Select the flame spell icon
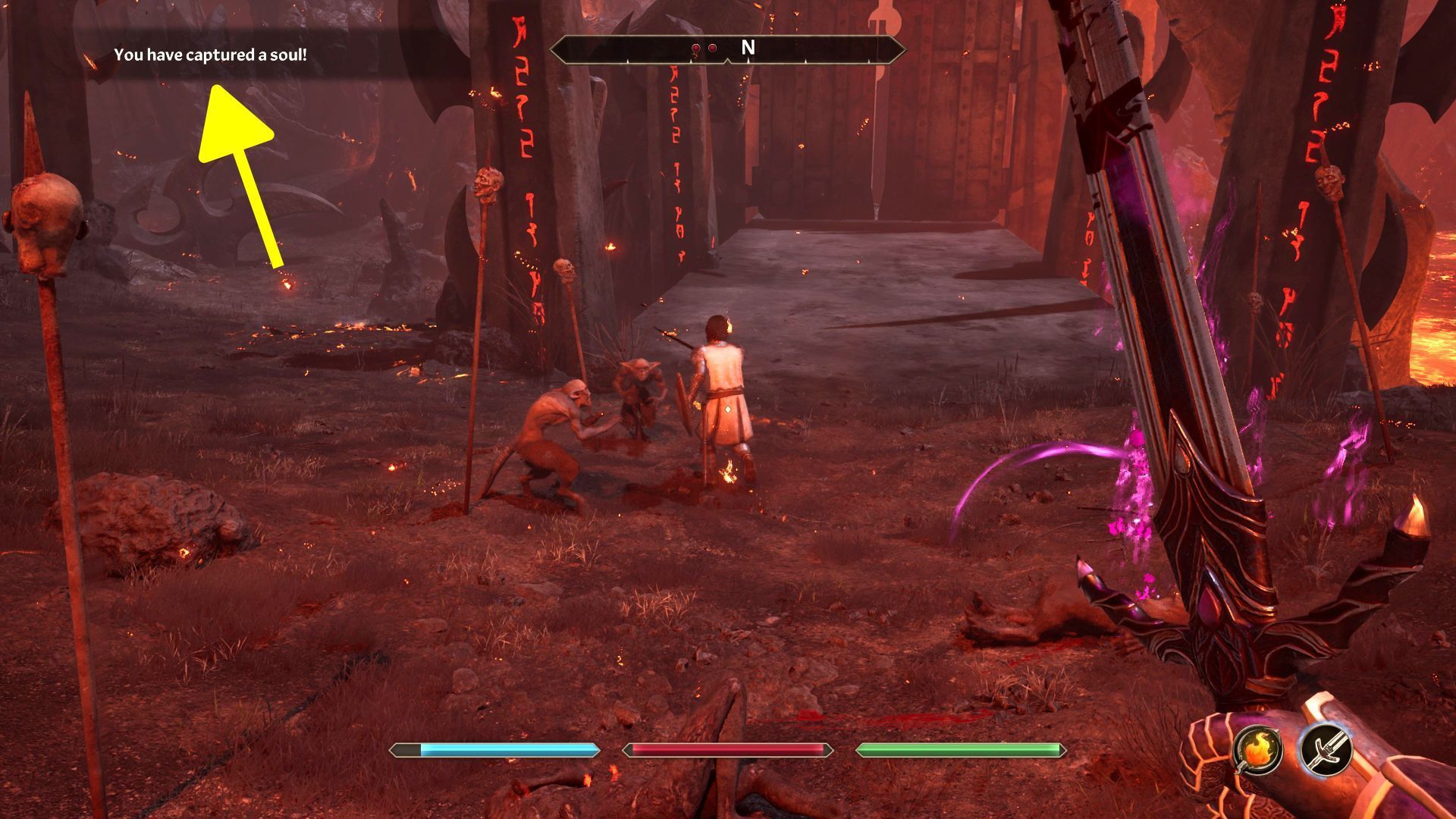Viewport: 1456px width, 819px height. click(1257, 749)
